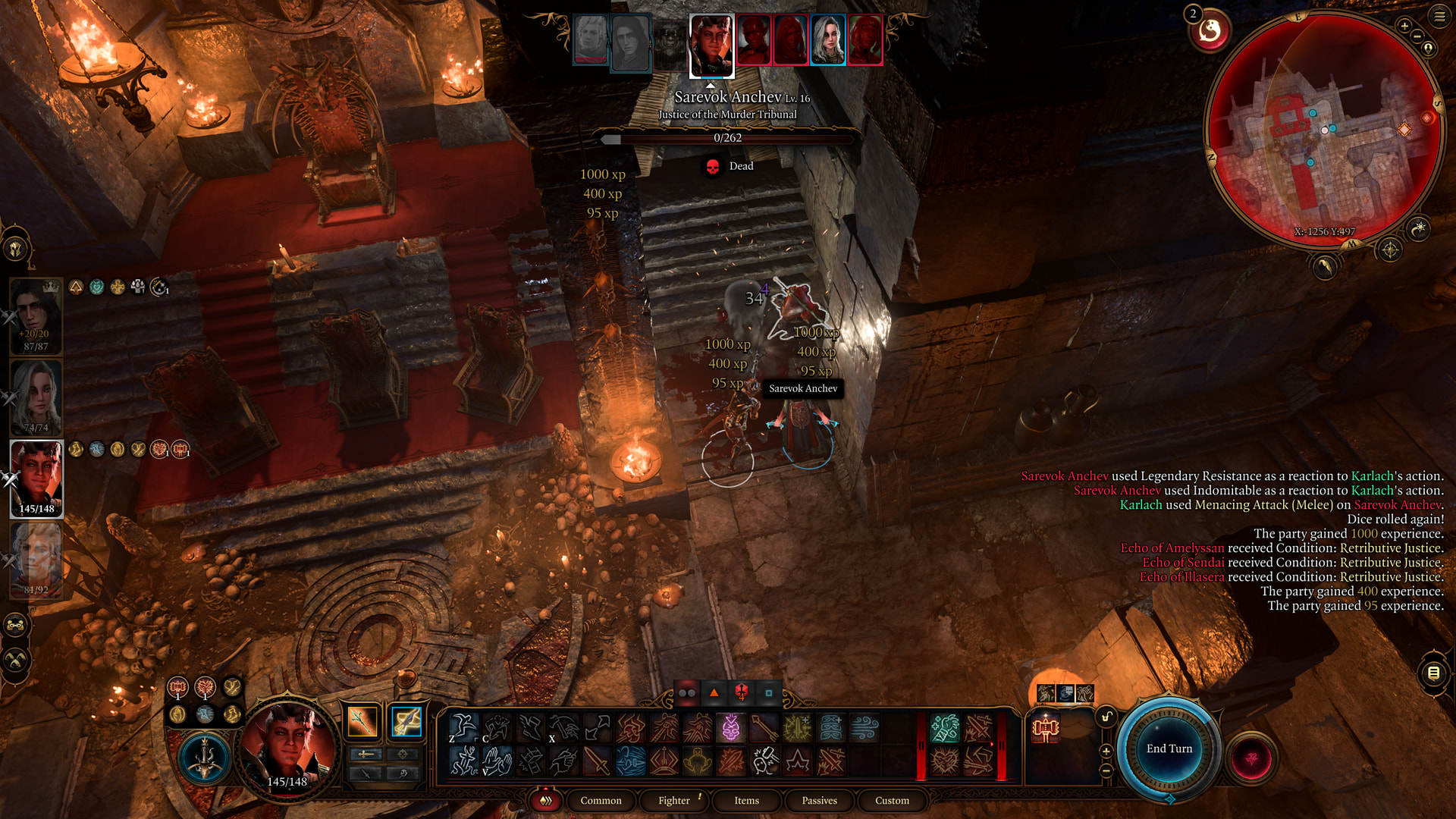Activate the pink skull ability icon

click(x=730, y=728)
